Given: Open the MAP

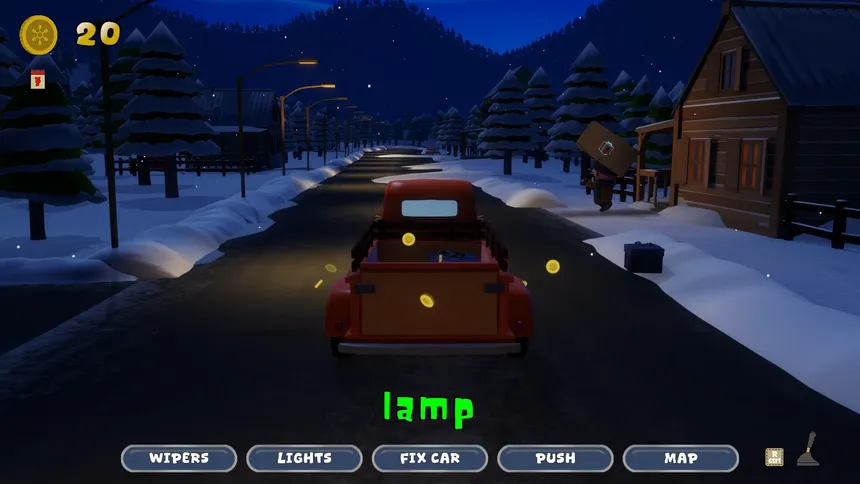Looking at the screenshot, I should (681, 458).
